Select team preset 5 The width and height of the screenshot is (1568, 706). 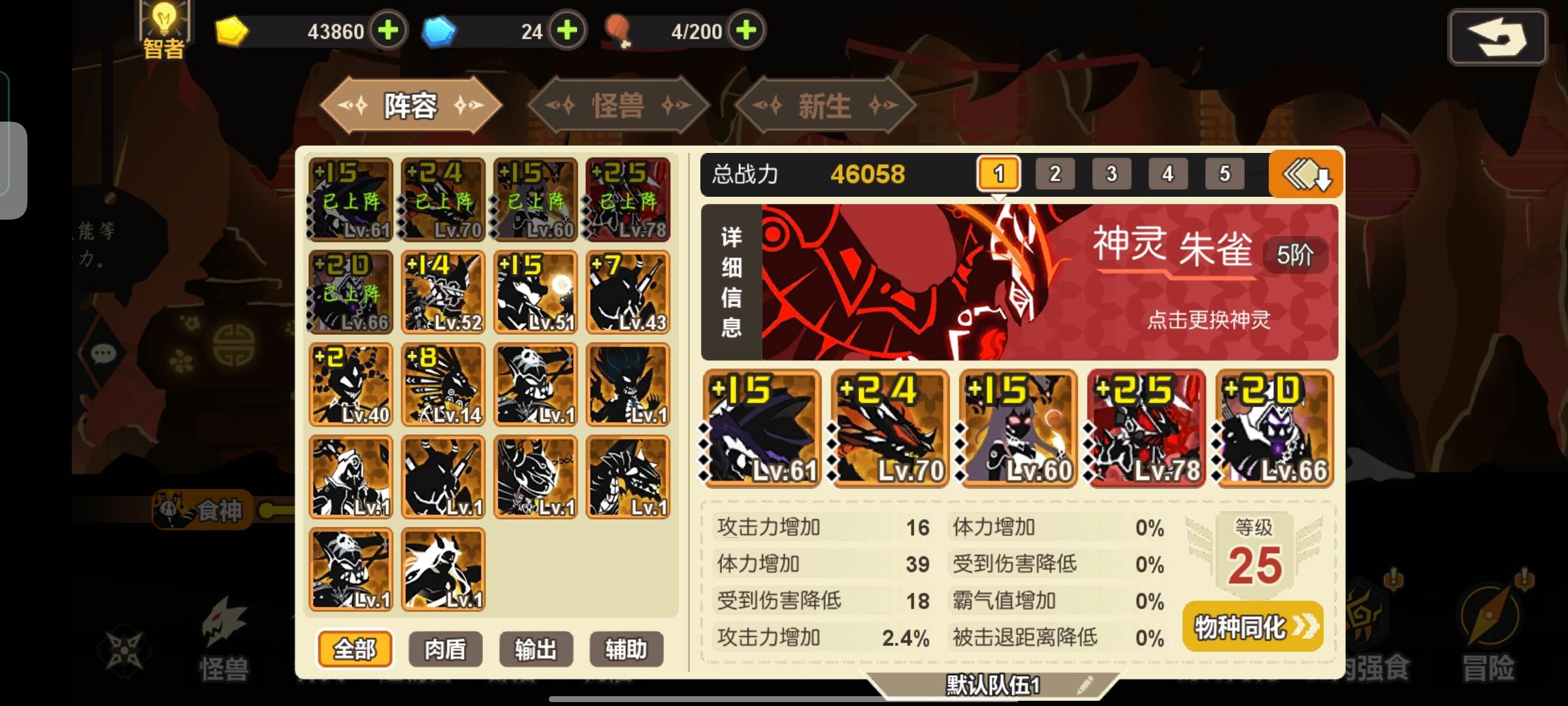[x=1224, y=174]
